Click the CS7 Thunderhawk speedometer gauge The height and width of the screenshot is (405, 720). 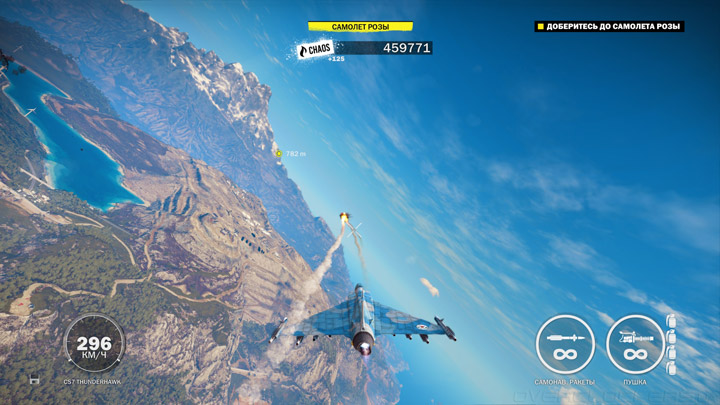pos(95,344)
